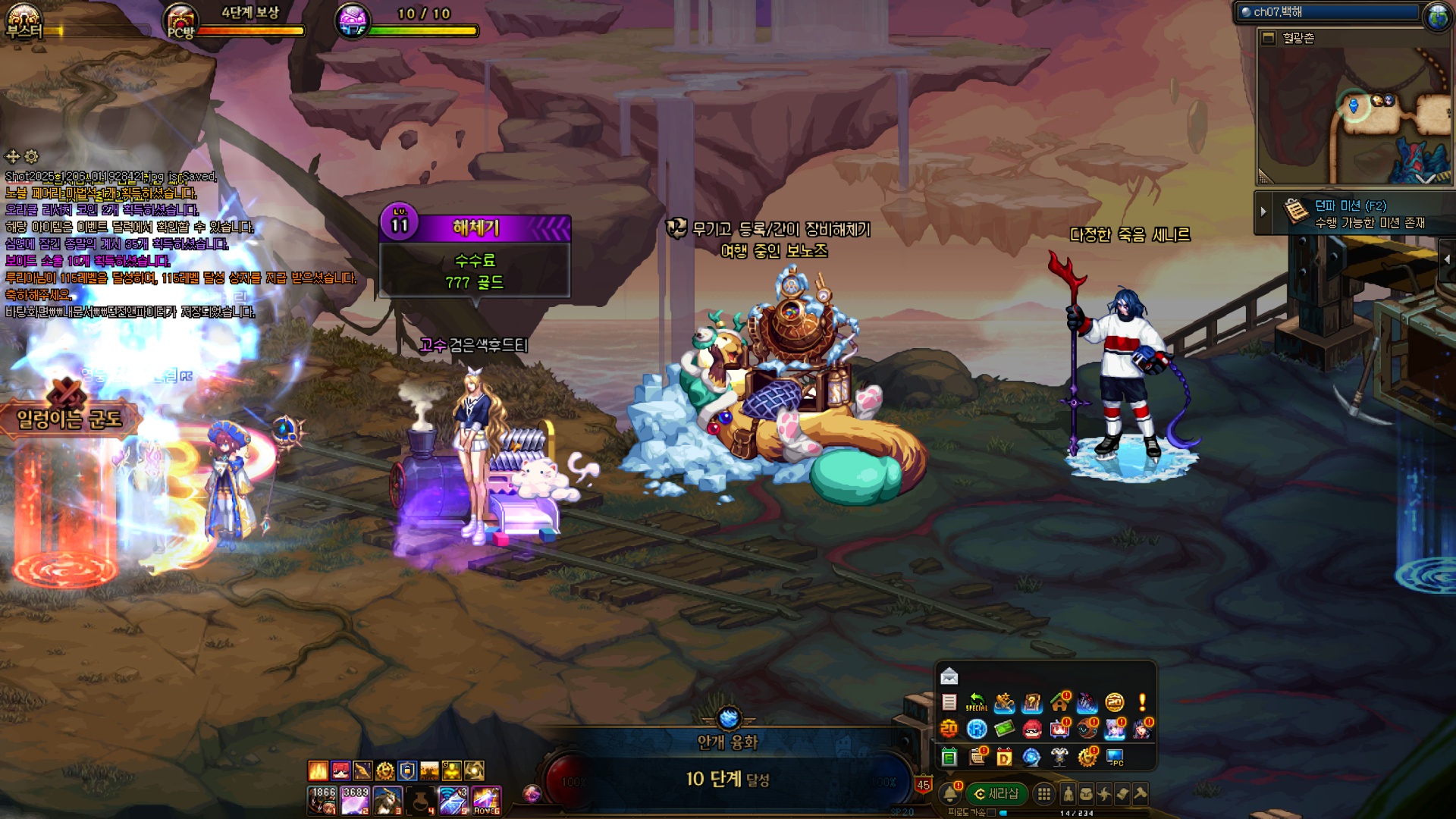This screenshot has height=819, width=1456.
Task: Click the world globe icon
Action: click(x=1437, y=15)
